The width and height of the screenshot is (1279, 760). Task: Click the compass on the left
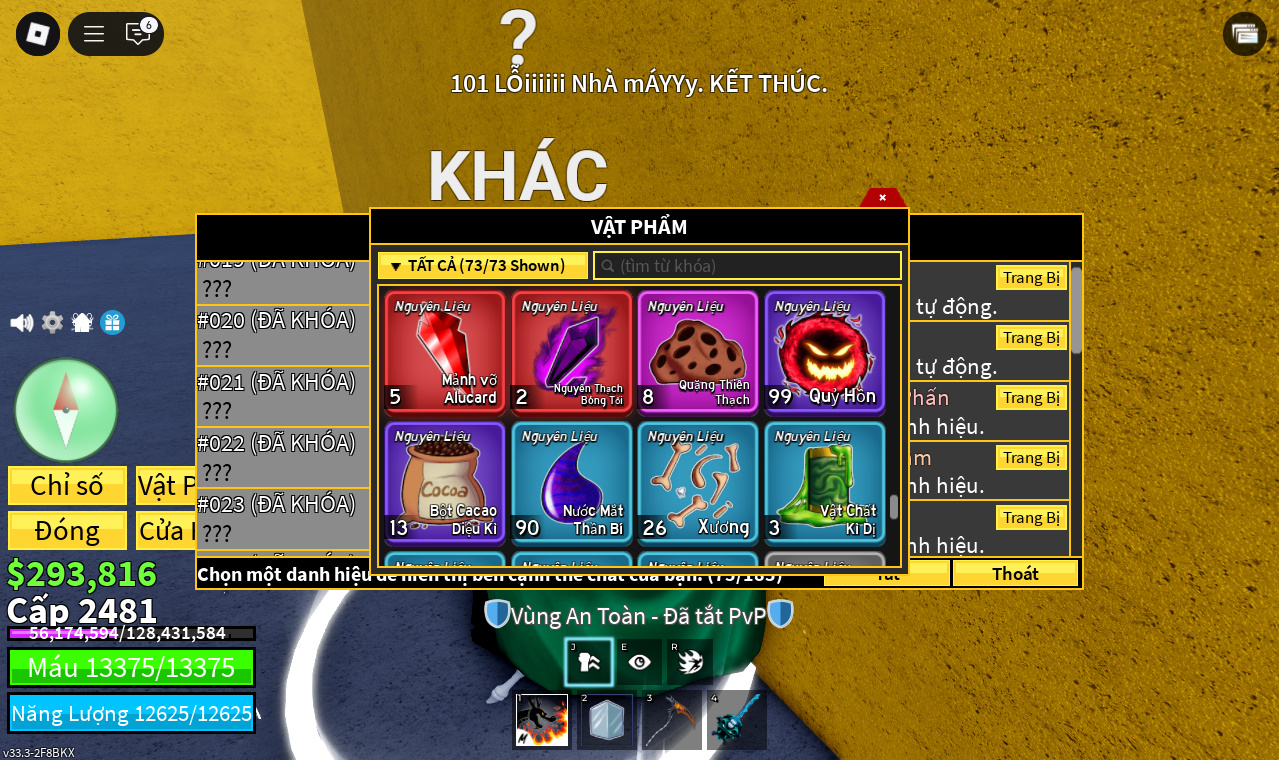(x=66, y=410)
